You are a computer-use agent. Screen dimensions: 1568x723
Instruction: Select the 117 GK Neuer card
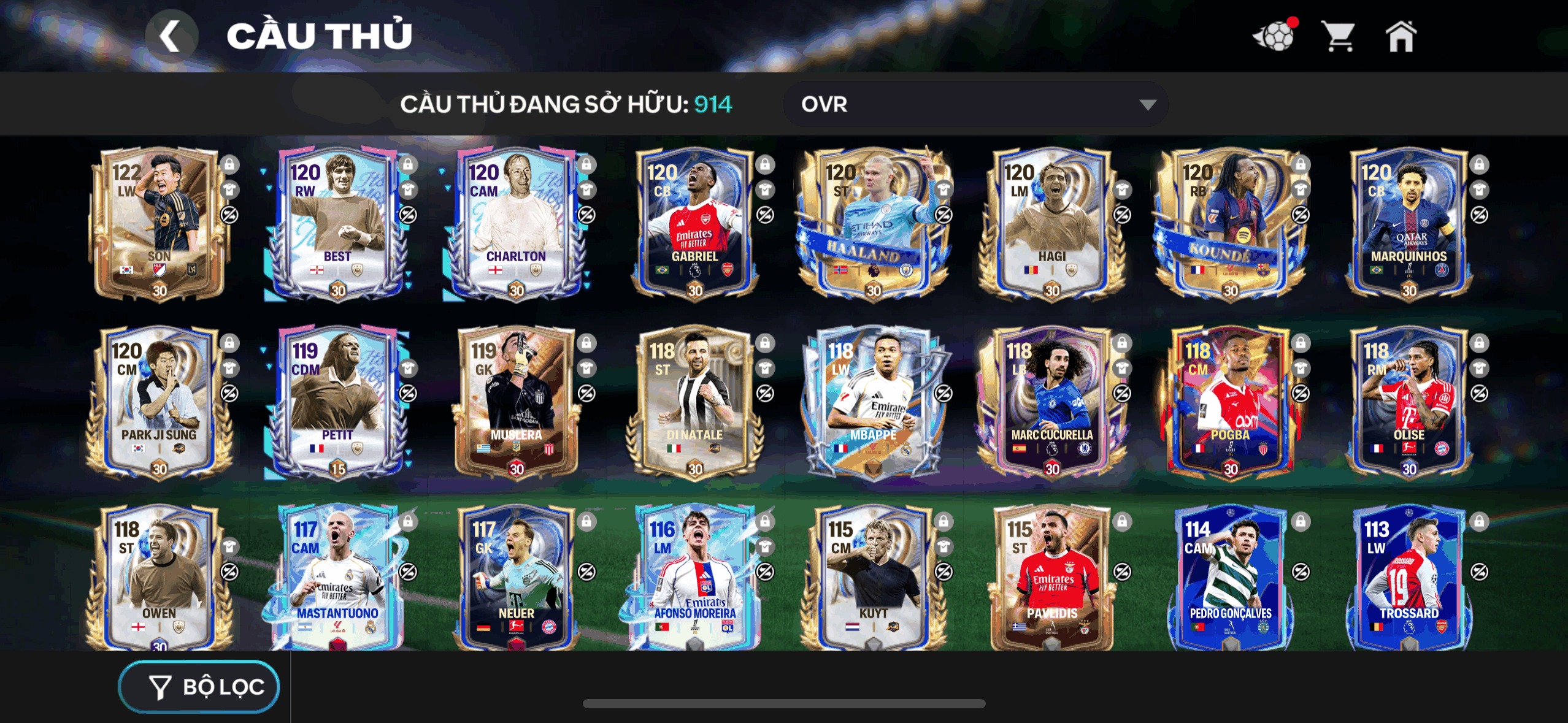(x=515, y=576)
